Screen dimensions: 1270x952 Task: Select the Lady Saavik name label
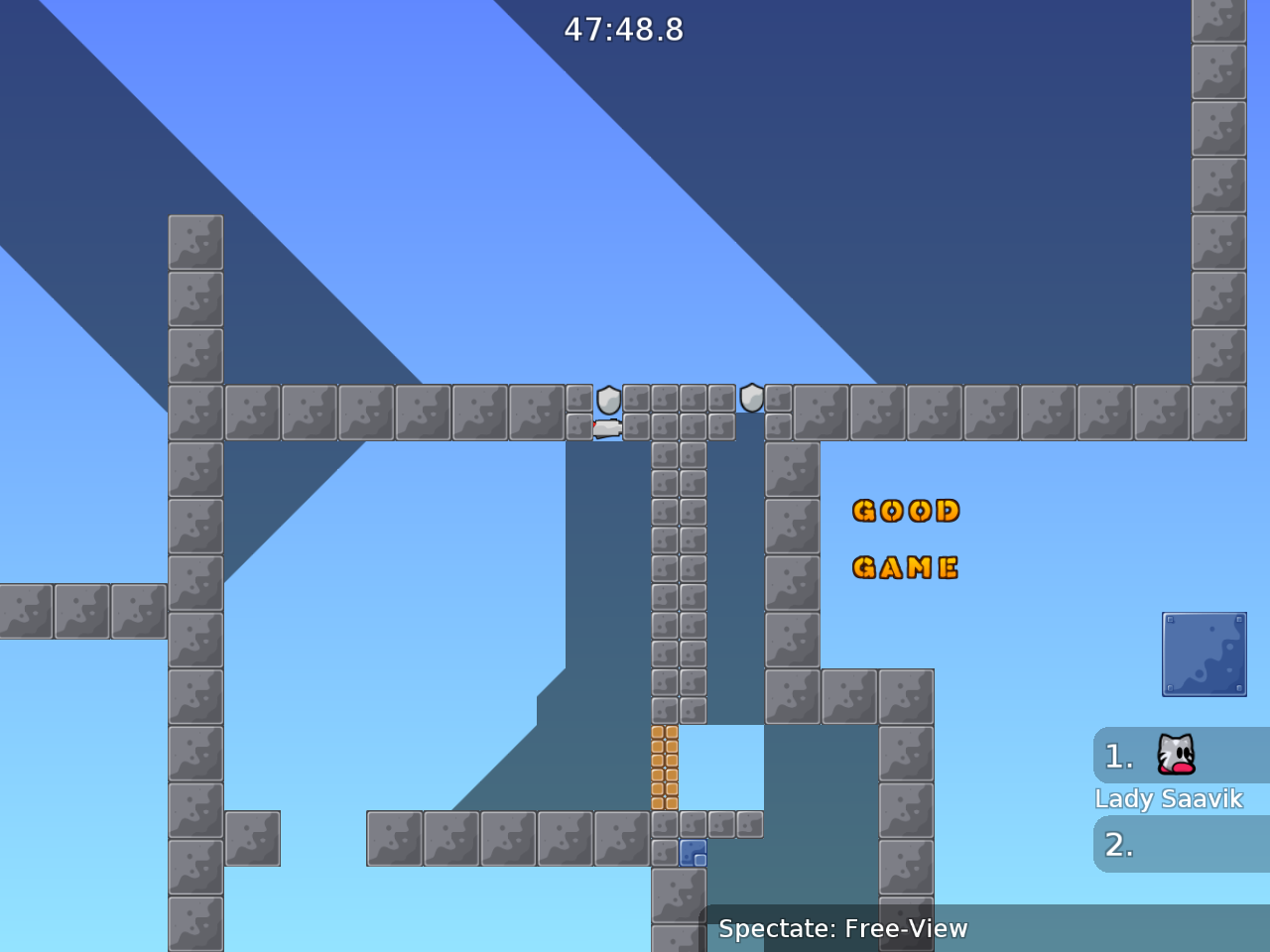1169,798
